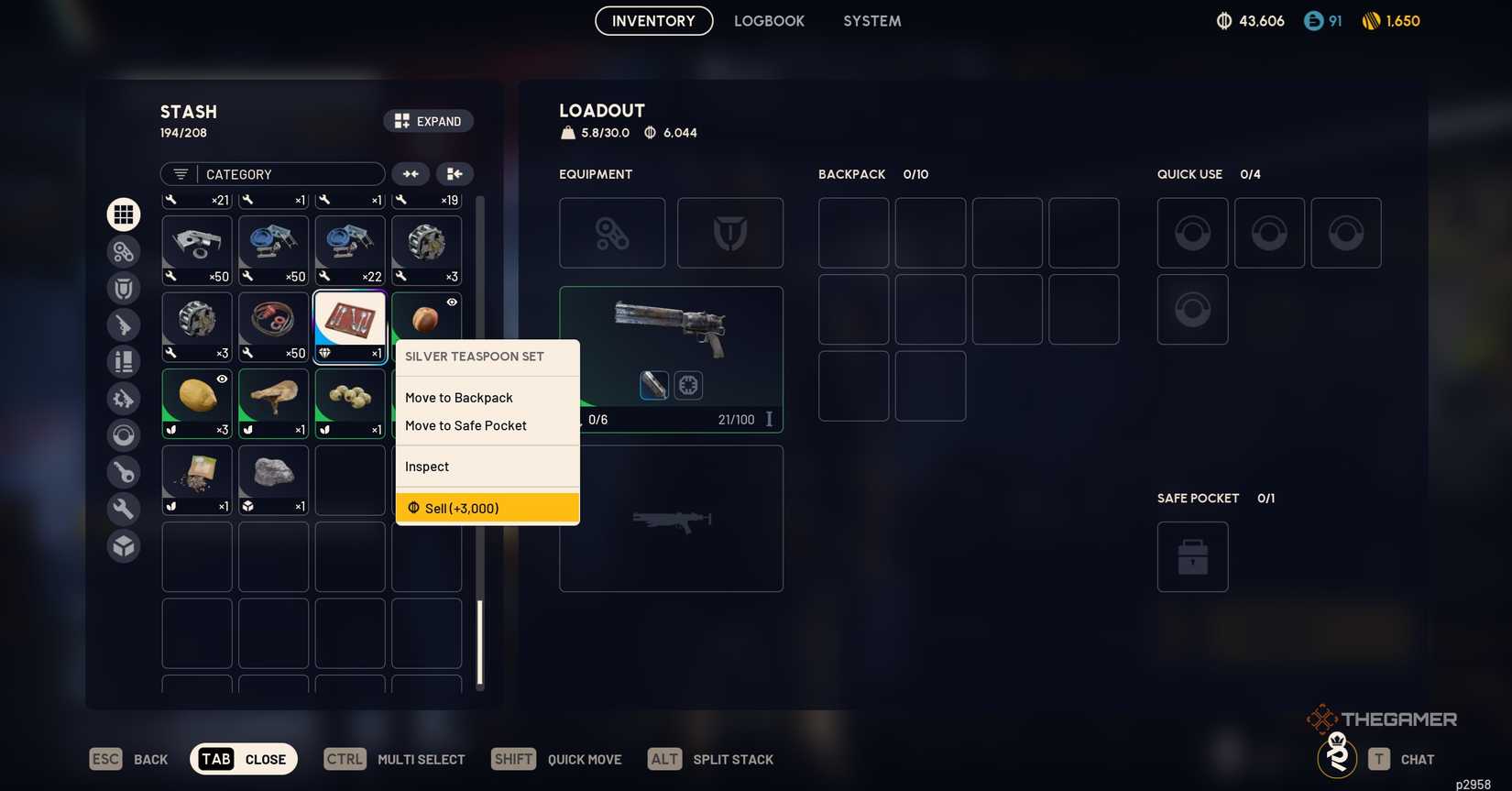Click the merge stacks arrows icon
Image resolution: width=1512 pixels, height=791 pixels.
[410, 173]
